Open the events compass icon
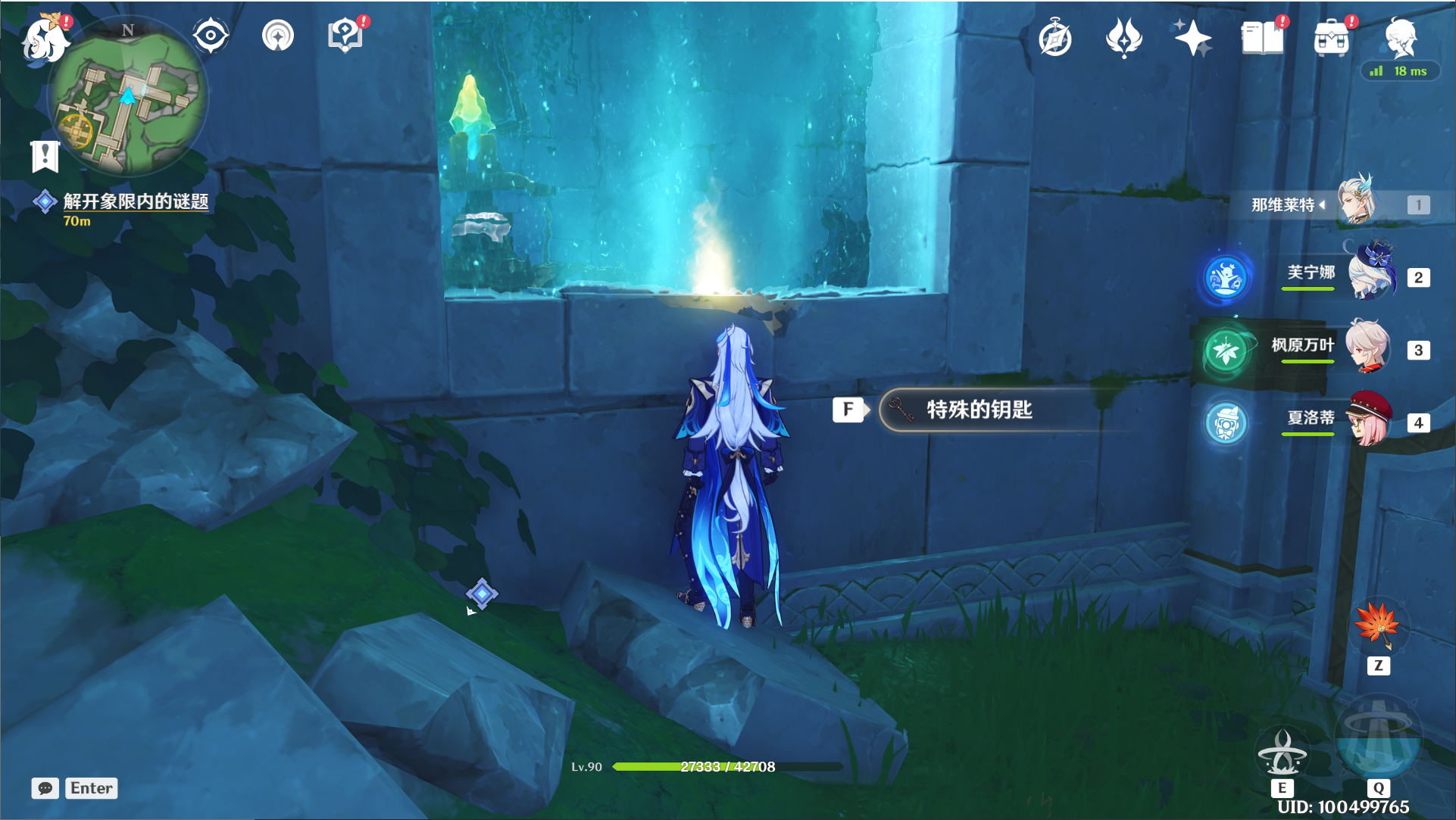1456x820 pixels. point(1055,39)
